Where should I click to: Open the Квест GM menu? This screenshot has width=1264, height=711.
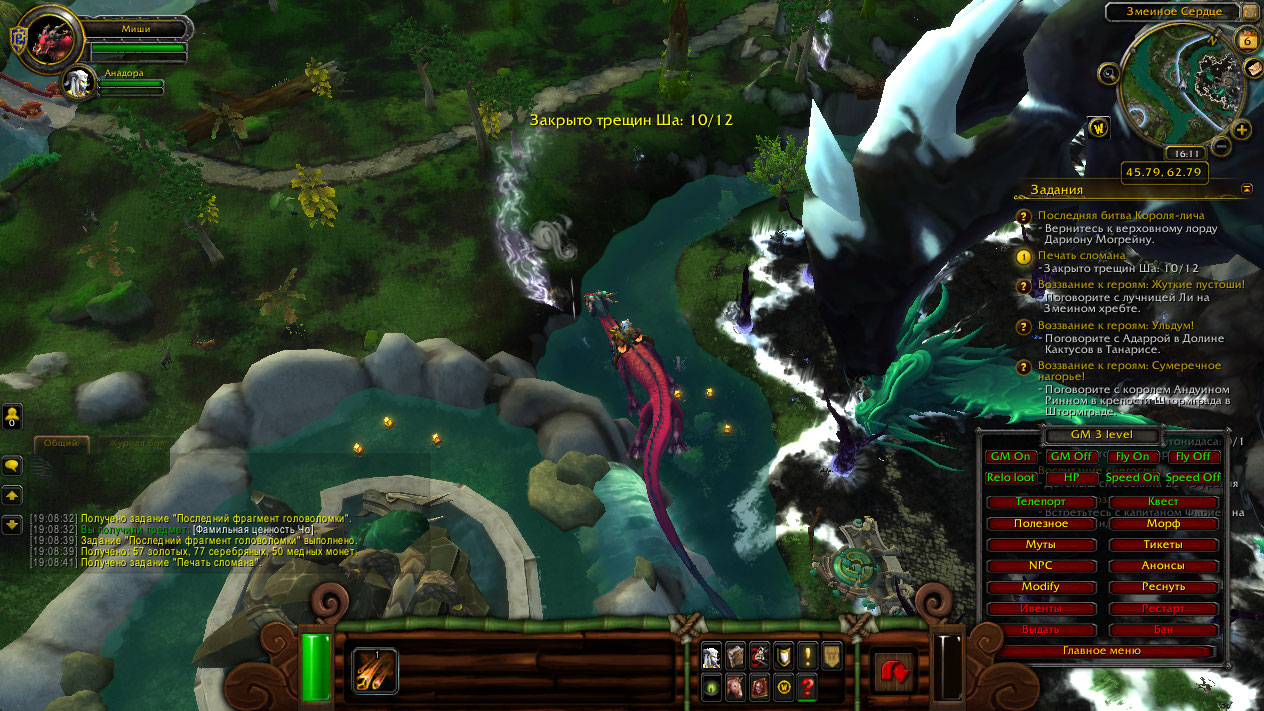click(1163, 502)
